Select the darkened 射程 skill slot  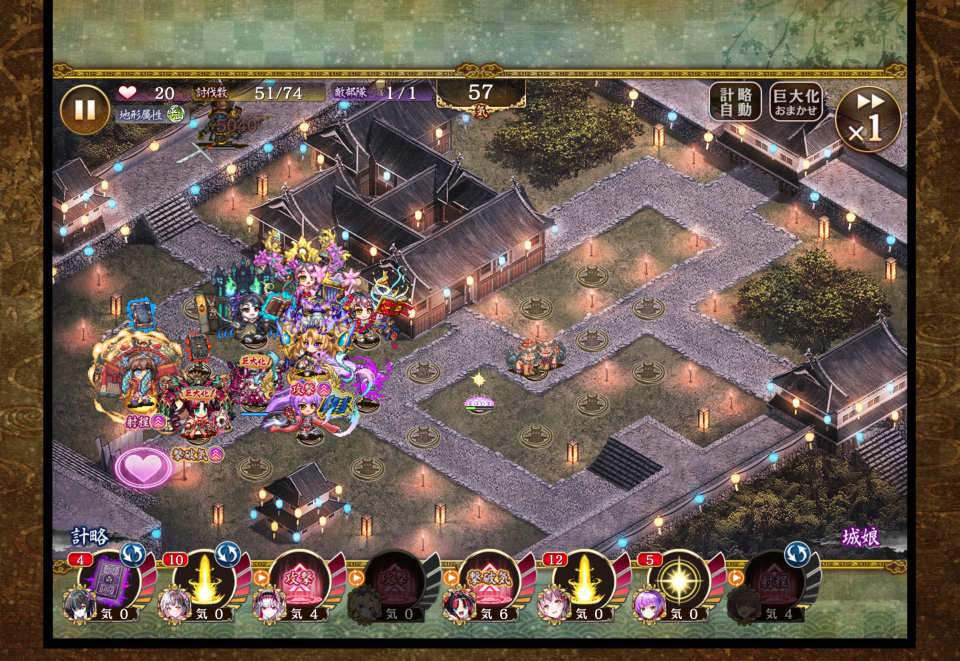click(x=773, y=578)
